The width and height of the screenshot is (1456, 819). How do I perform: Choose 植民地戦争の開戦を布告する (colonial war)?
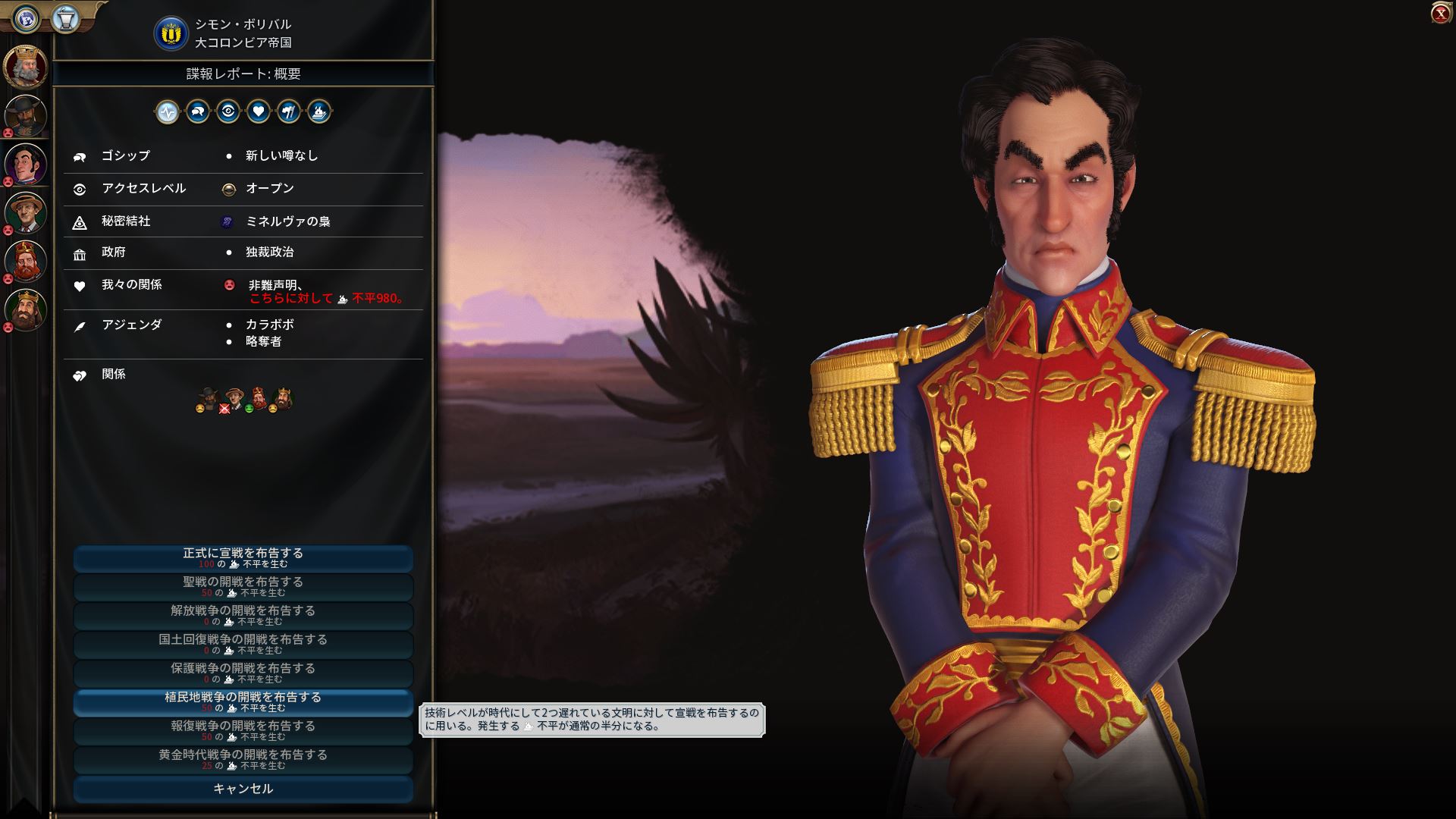click(243, 702)
